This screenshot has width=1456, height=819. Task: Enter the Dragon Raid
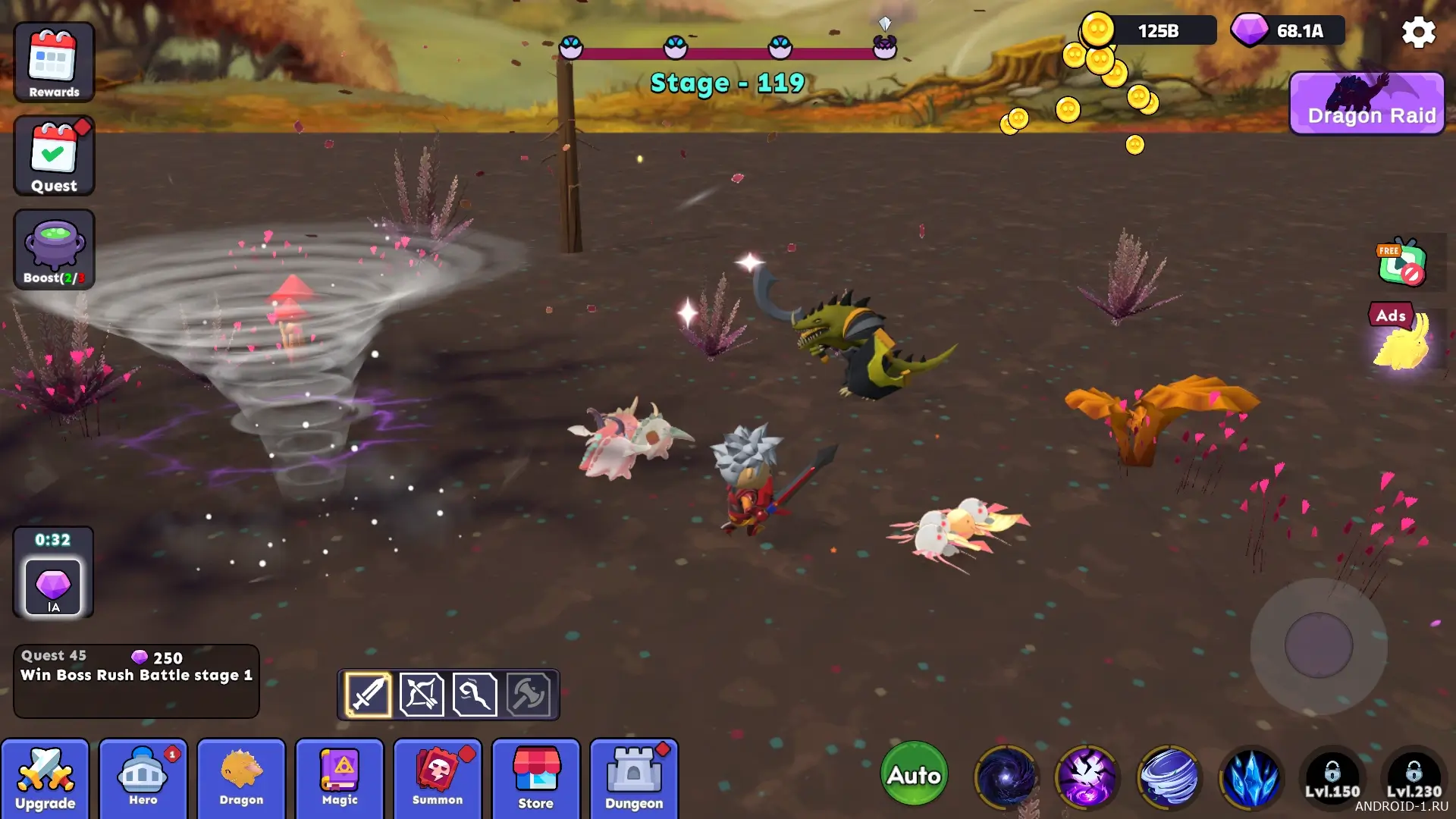point(1367,104)
